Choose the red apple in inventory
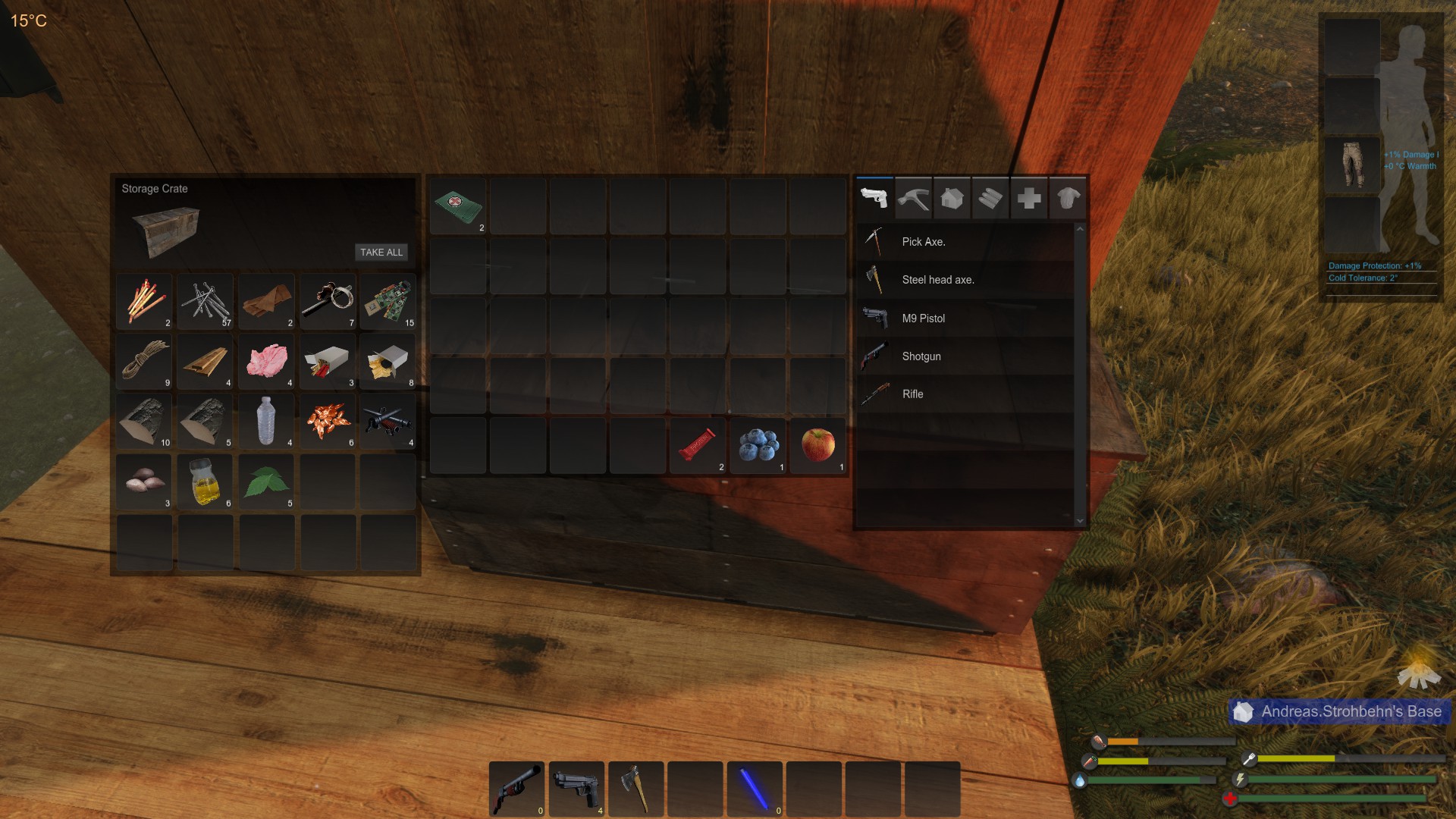The image size is (1456, 819). click(817, 445)
